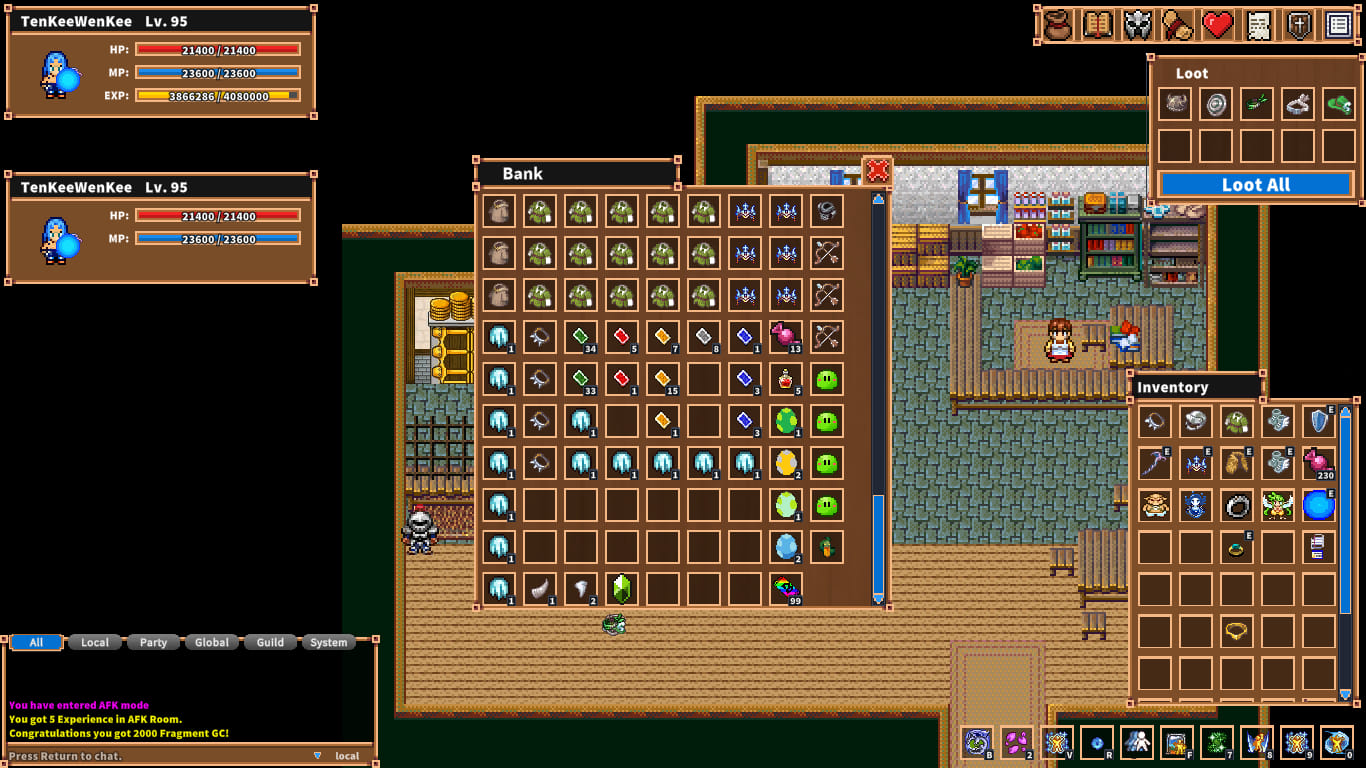The width and height of the screenshot is (1366, 768).
Task: Open the bag icon in top menu
Action: tap(1057, 25)
